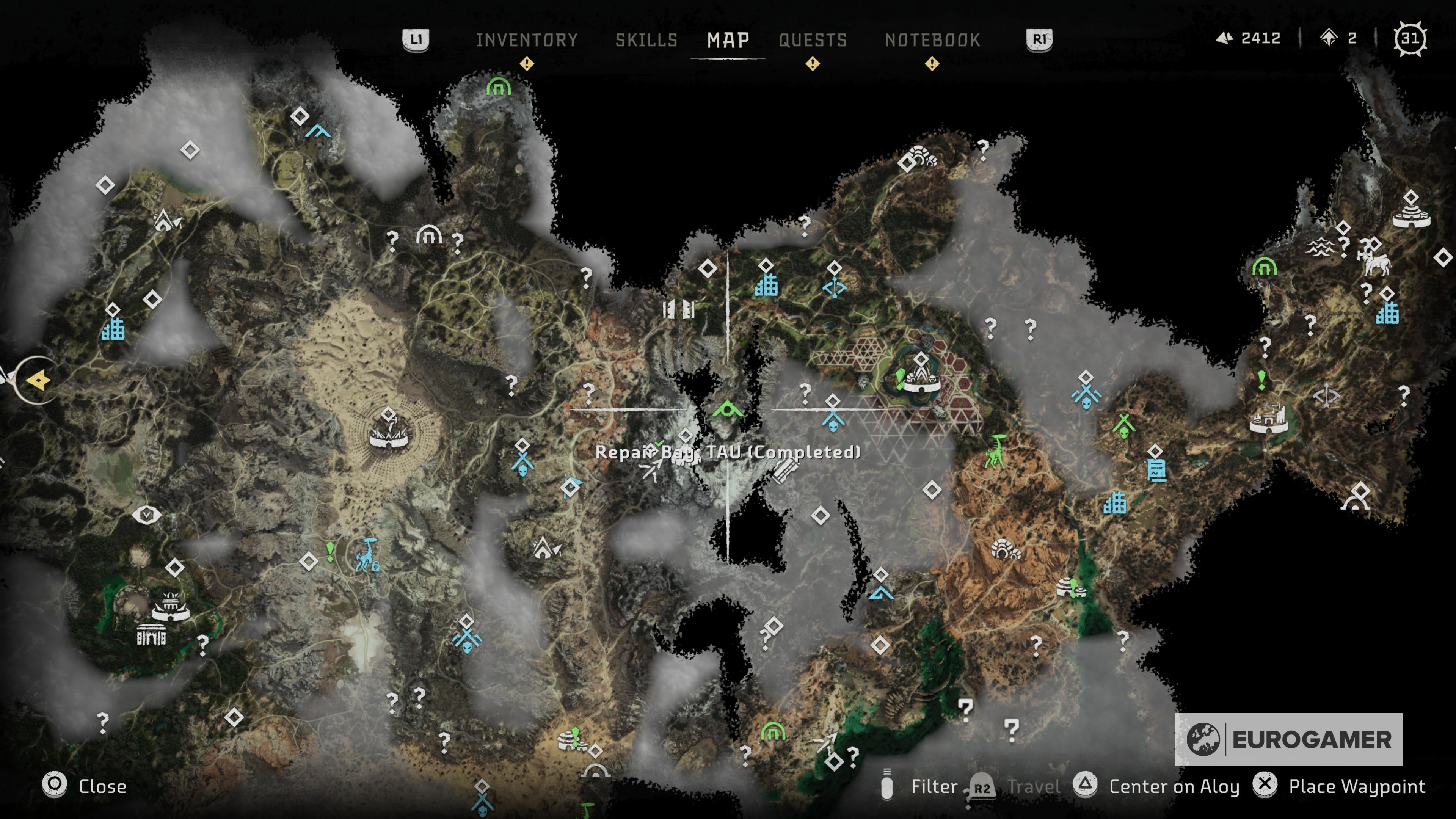This screenshot has width=1456, height=819.
Task: Click the L1 shoulder button icon in the header
Action: (417, 39)
